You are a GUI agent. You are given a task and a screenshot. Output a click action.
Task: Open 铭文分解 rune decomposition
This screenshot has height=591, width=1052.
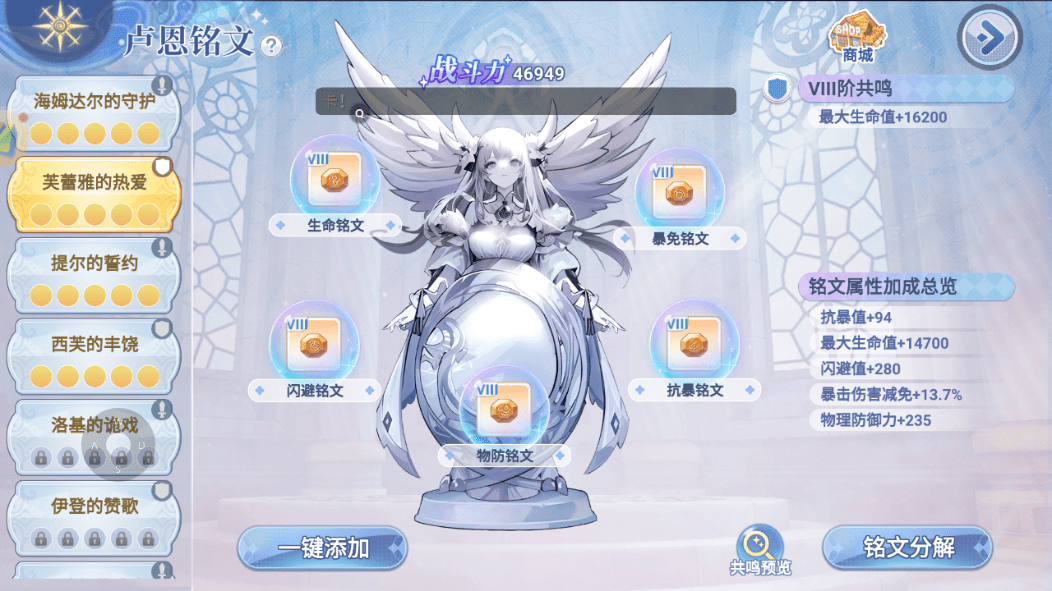(907, 548)
